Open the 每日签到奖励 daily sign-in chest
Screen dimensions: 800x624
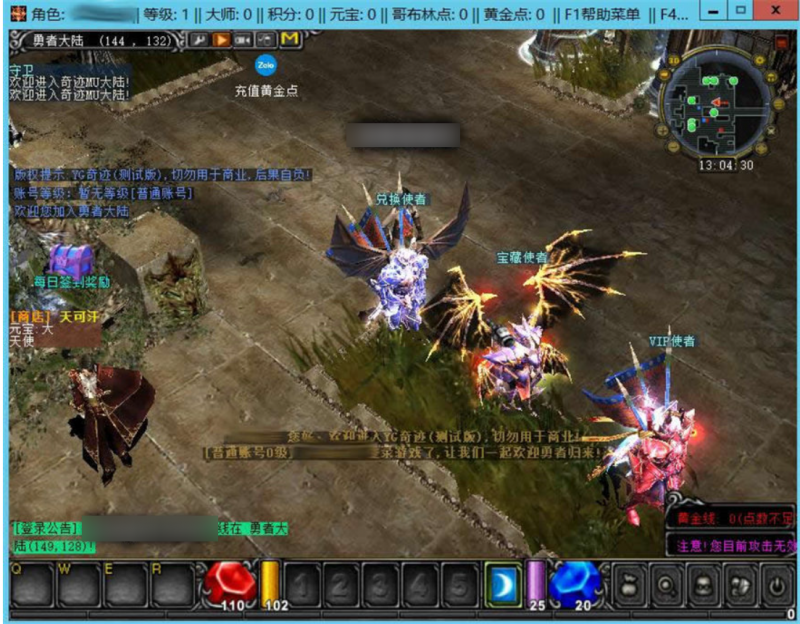(x=71, y=262)
